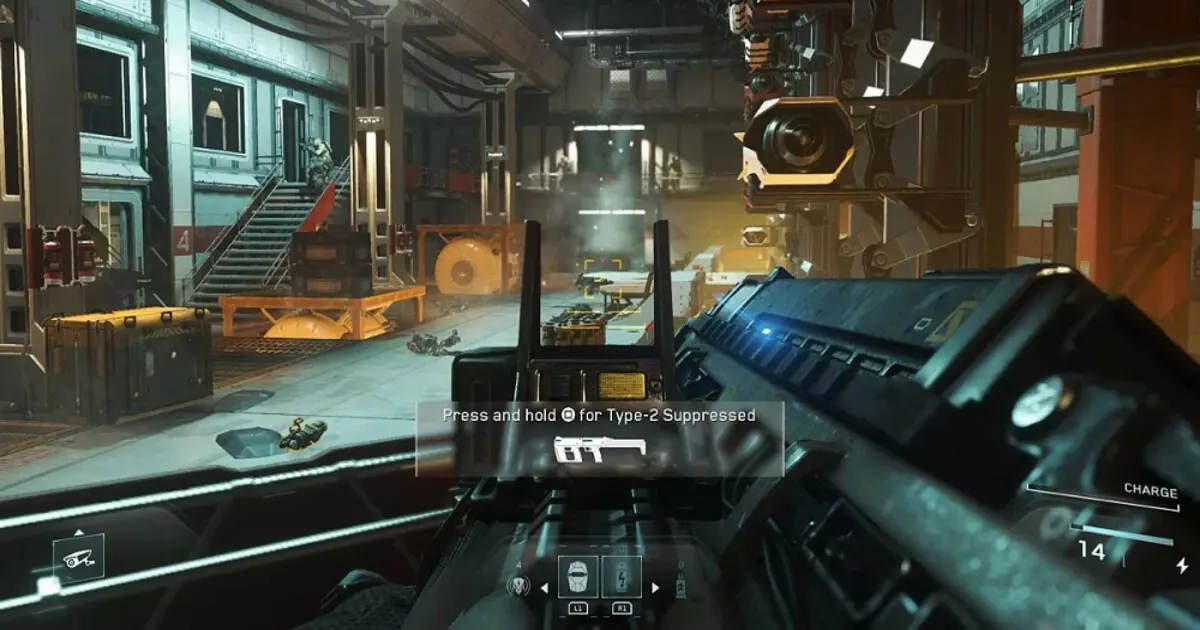Screen dimensions: 1200x630
Task: Activate the lightning battery payload slot
Action: pyautogui.click(x=621, y=578)
